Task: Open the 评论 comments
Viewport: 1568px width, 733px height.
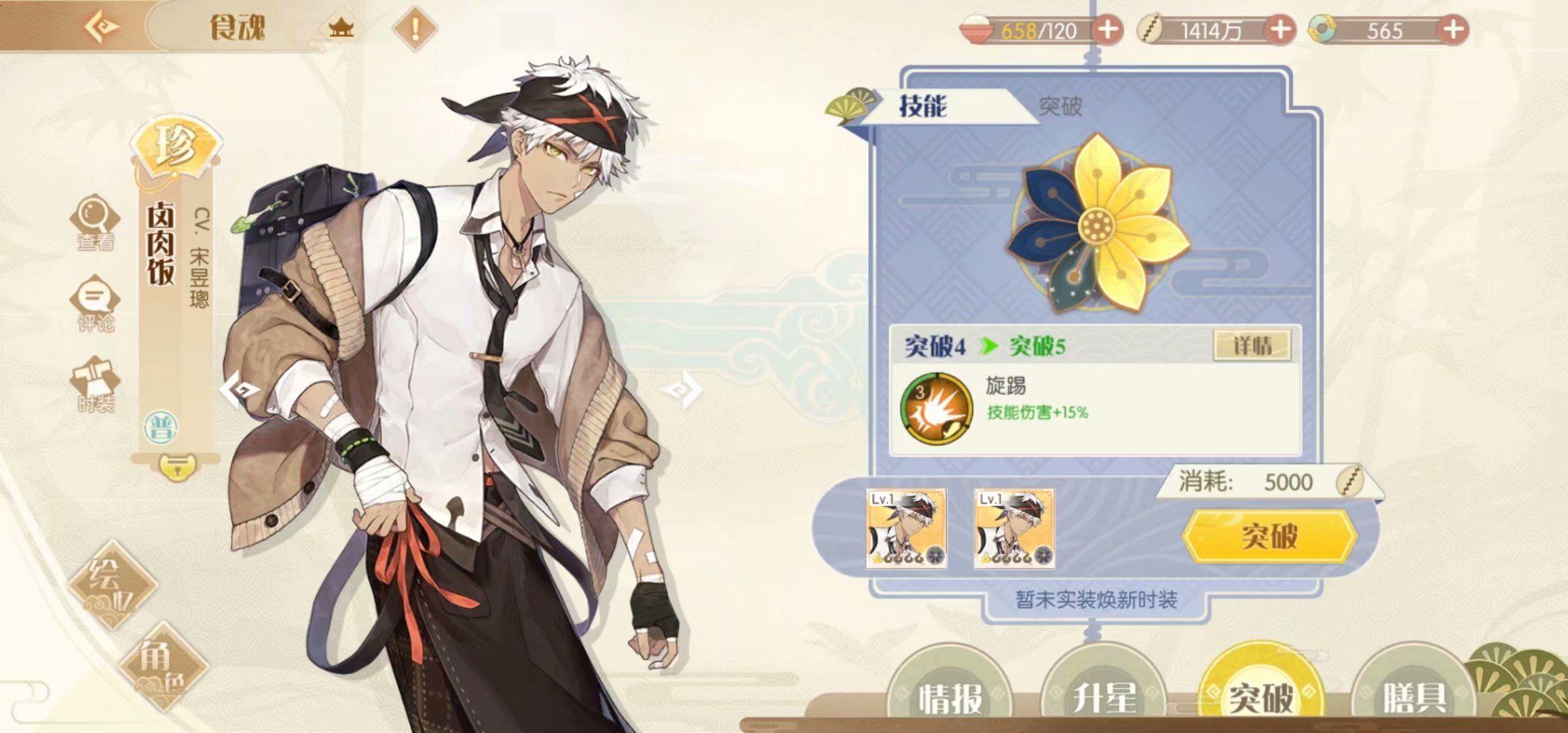Action: (x=95, y=303)
